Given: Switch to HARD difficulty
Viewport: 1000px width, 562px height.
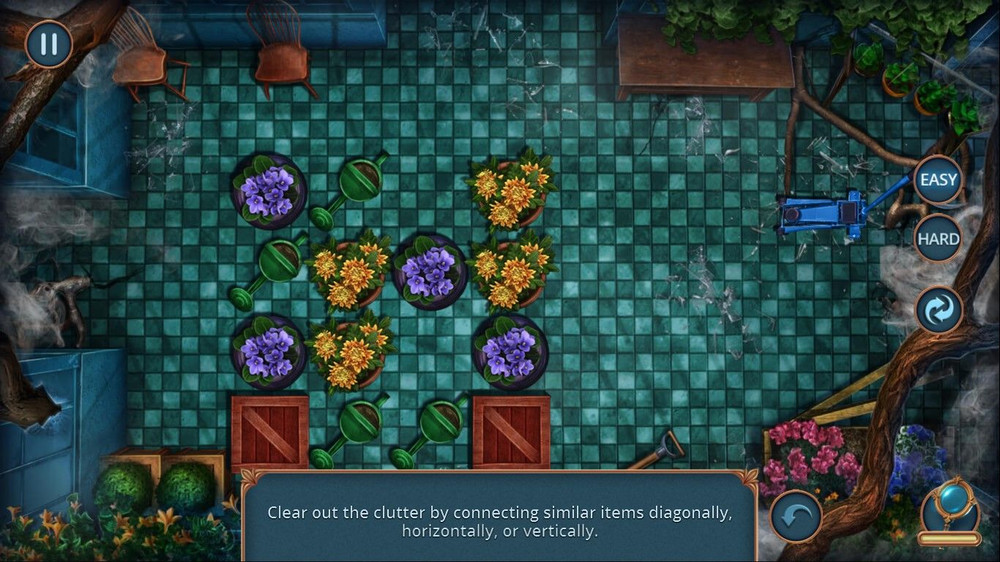Looking at the screenshot, I should click(x=938, y=239).
